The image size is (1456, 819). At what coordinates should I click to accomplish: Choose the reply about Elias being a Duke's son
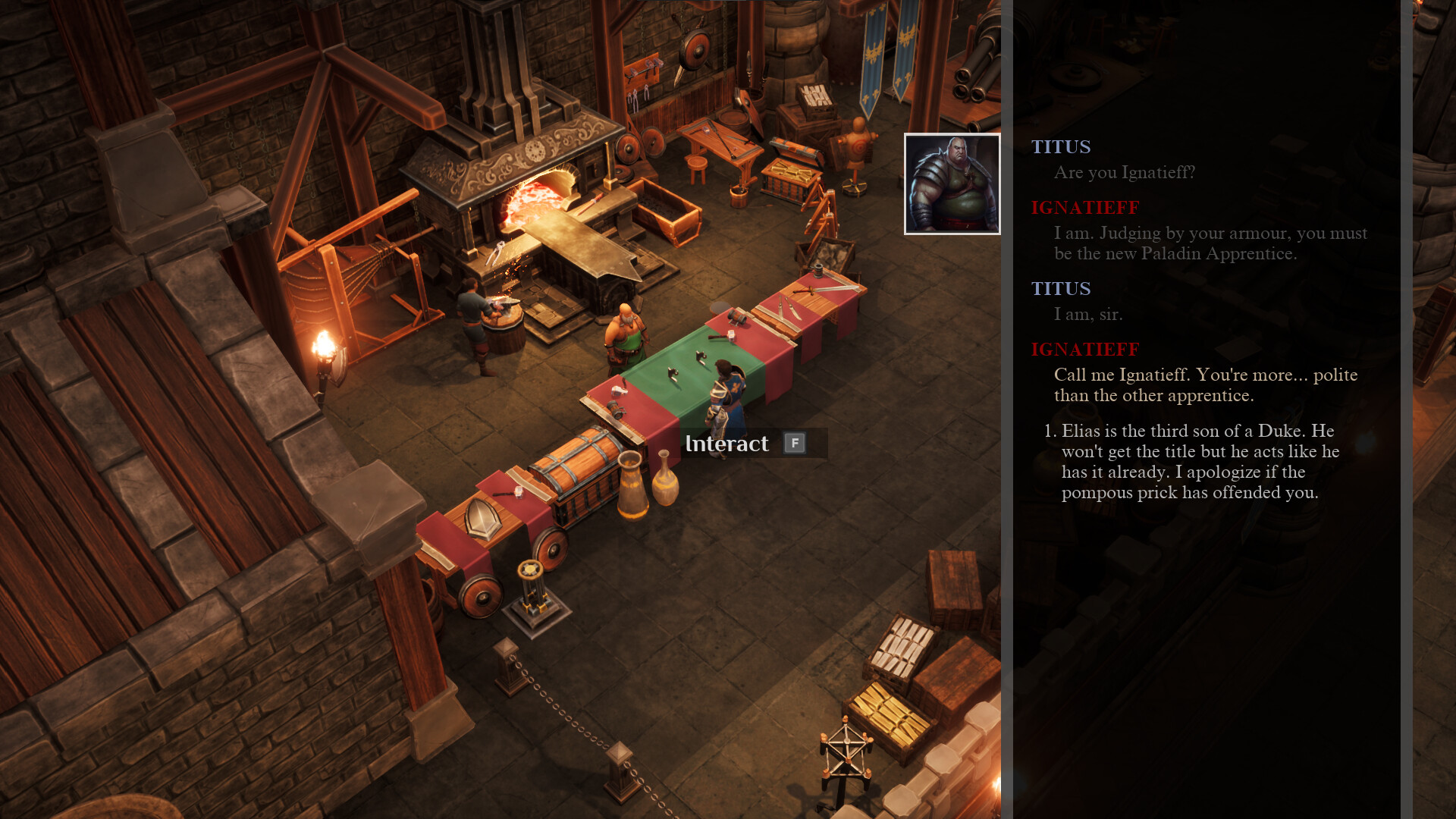click(1200, 461)
